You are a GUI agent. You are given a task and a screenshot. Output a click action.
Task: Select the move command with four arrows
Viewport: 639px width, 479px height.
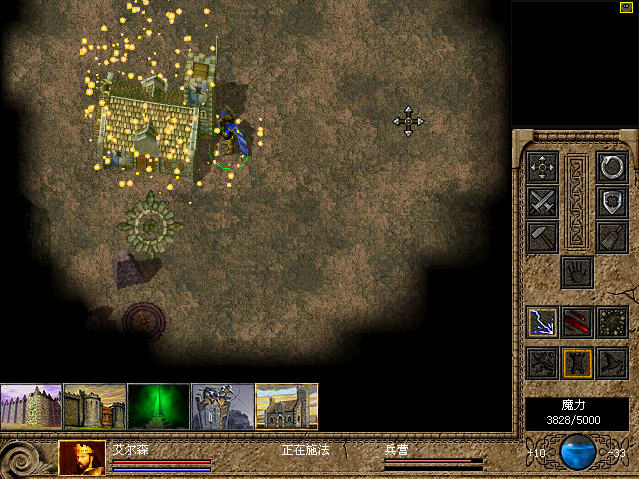tap(542, 167)
